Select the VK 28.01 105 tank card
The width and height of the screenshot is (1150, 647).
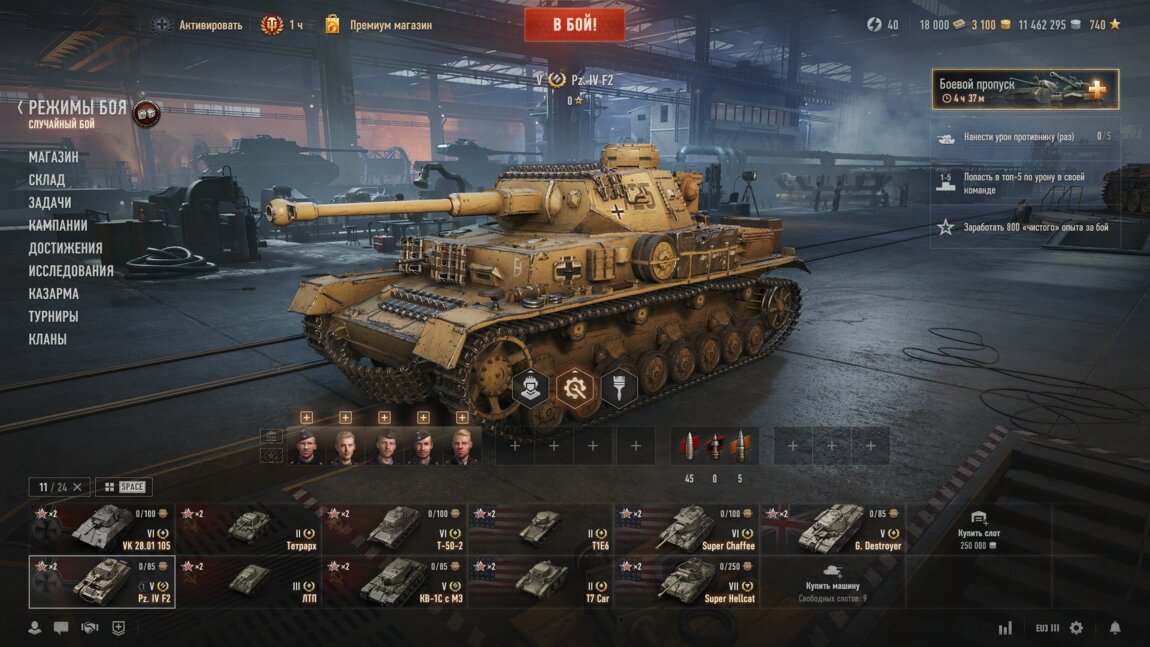[x=102, y=528]
